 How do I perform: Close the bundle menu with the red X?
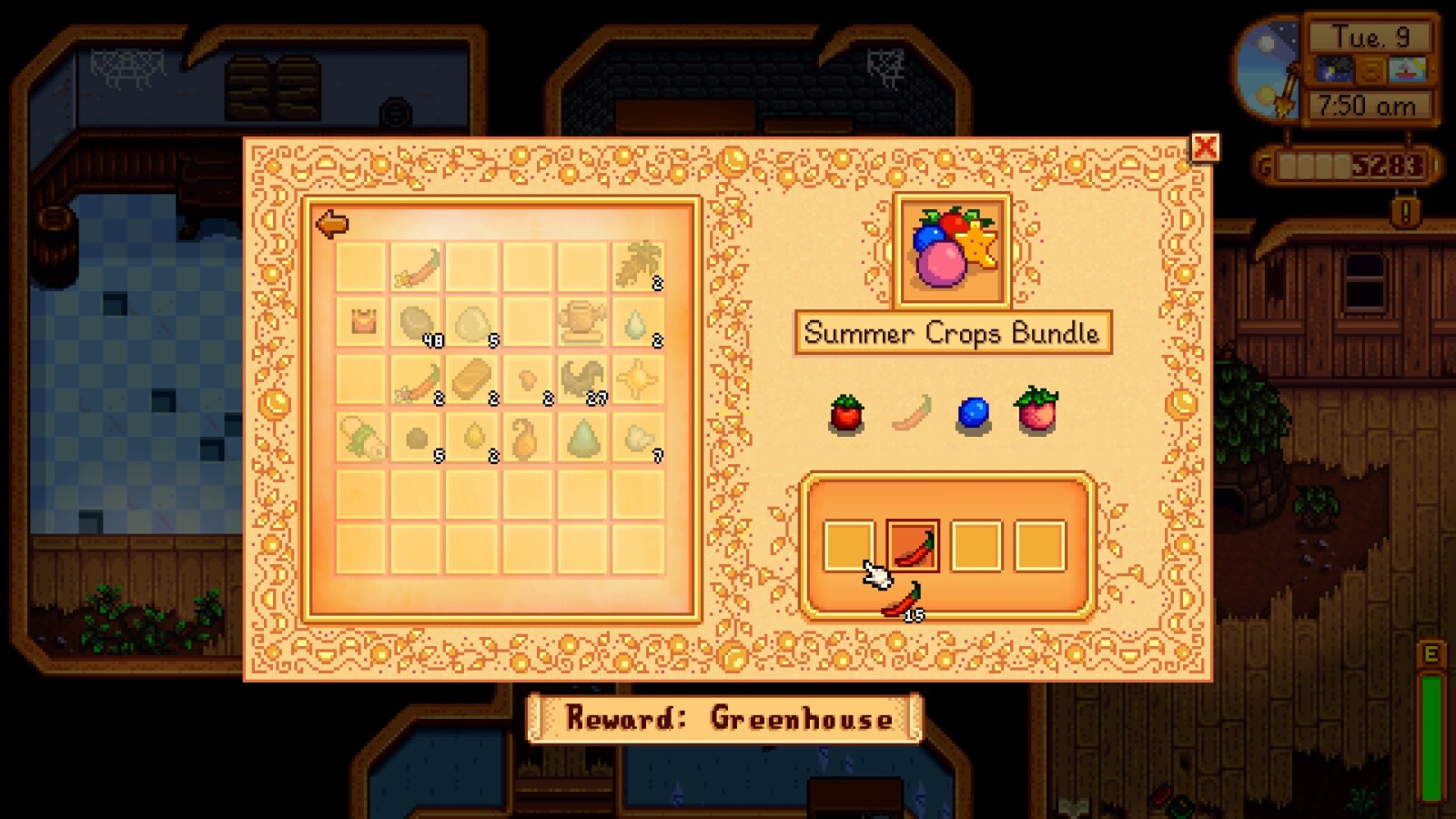tap(1205, 147)
